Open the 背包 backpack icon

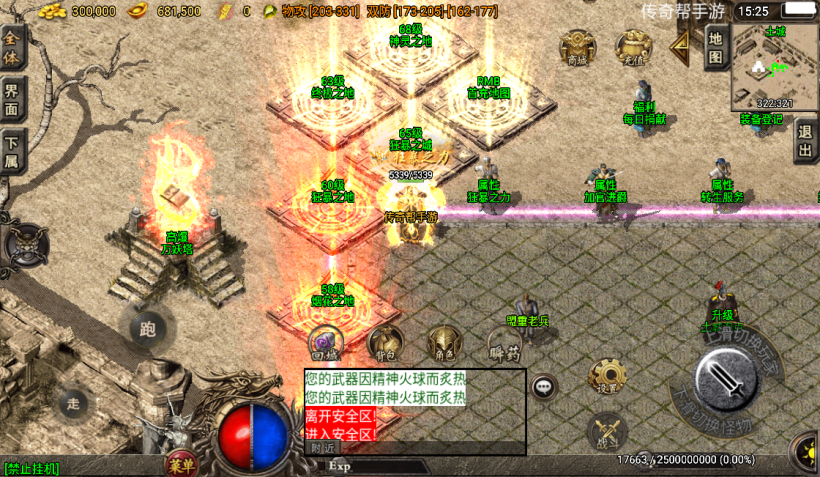point(385,343)
